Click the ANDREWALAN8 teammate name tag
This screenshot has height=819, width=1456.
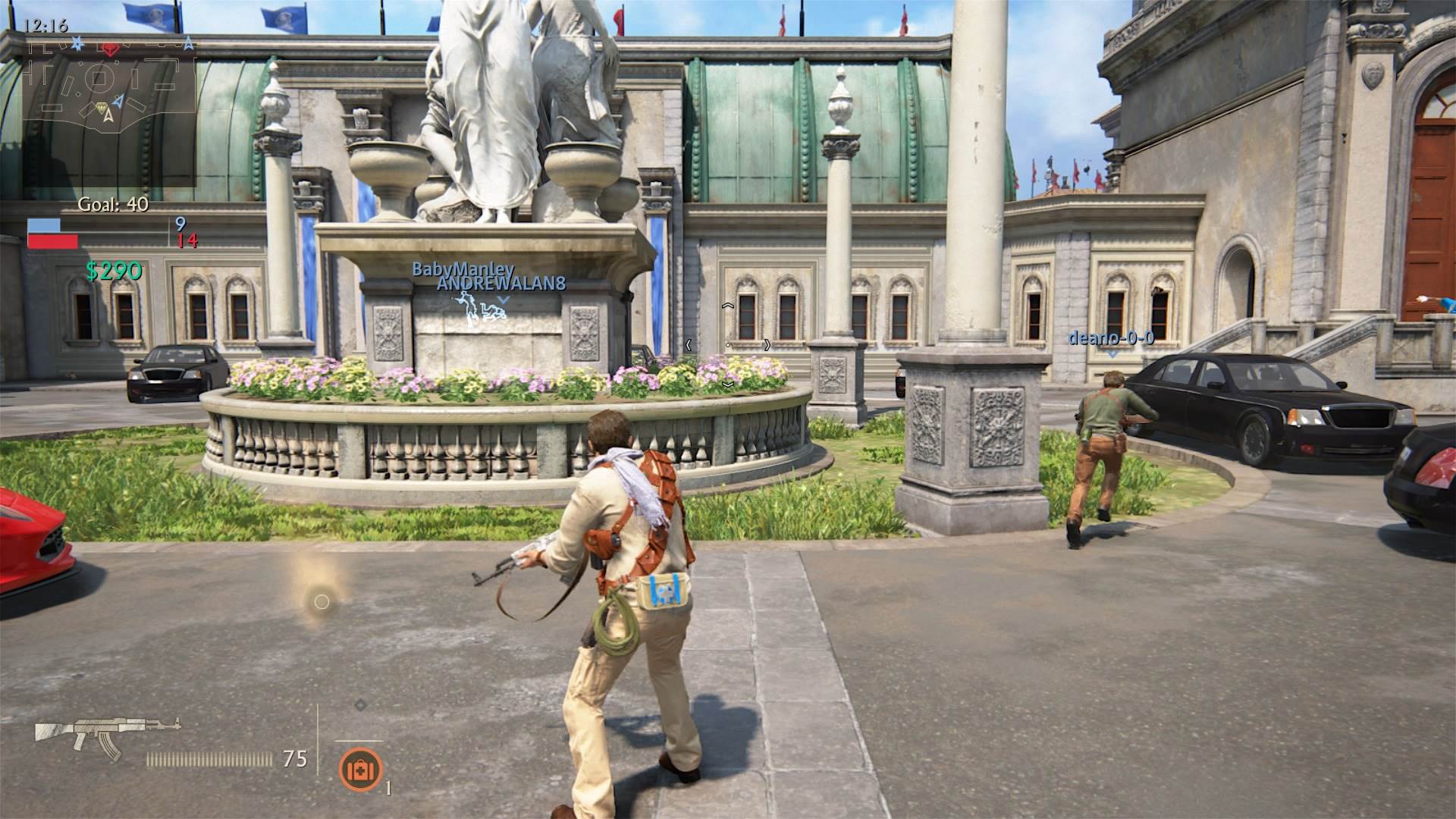(500, 284)
